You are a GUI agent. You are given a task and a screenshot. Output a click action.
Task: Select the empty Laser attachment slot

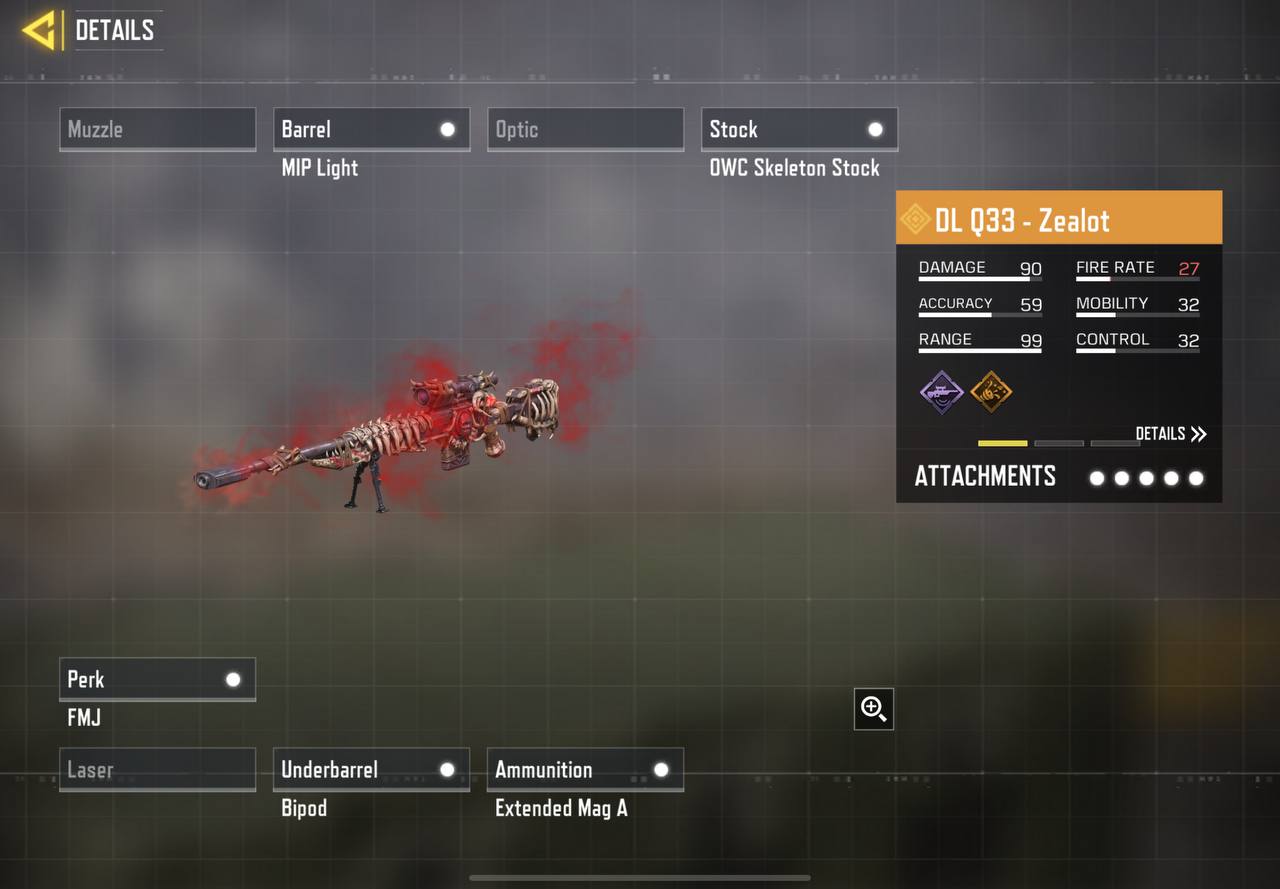(x=157, y=770)
